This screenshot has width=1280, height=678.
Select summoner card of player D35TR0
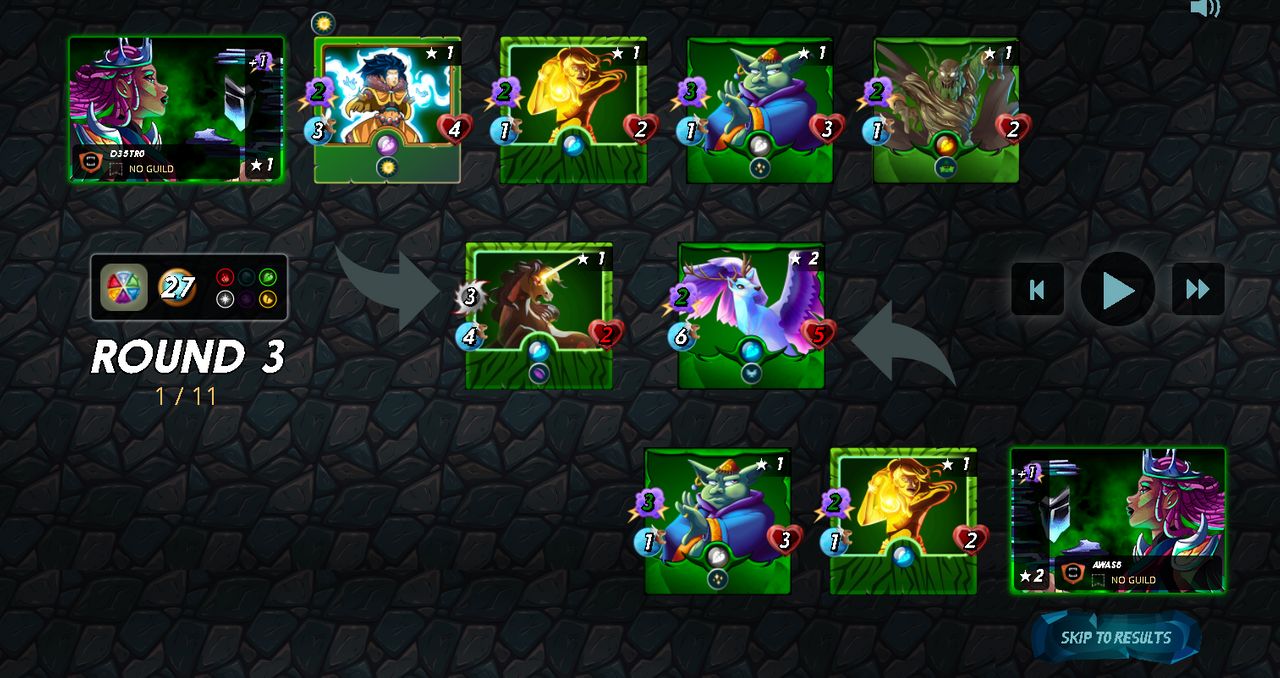175,109
